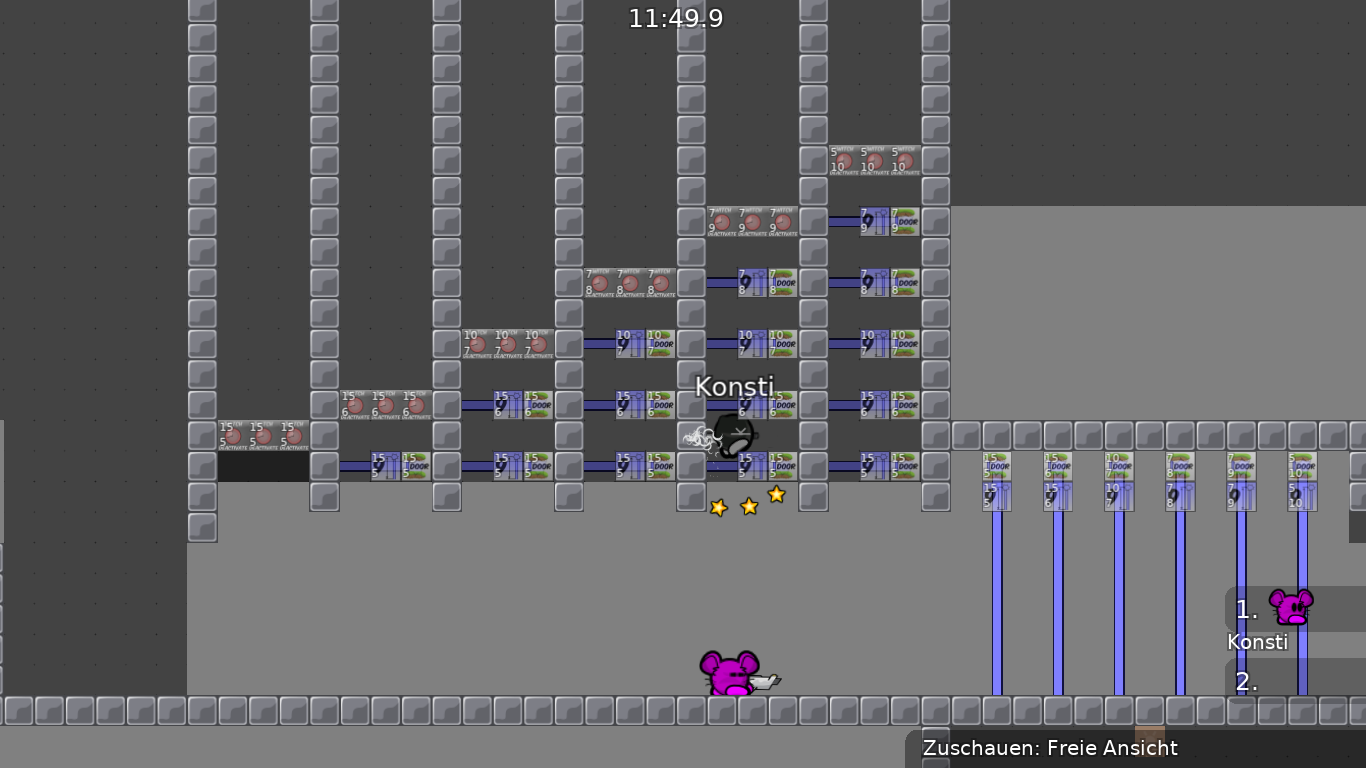
Task: Click the rightmost vertical laser door beam
Action: [1300, 600]
